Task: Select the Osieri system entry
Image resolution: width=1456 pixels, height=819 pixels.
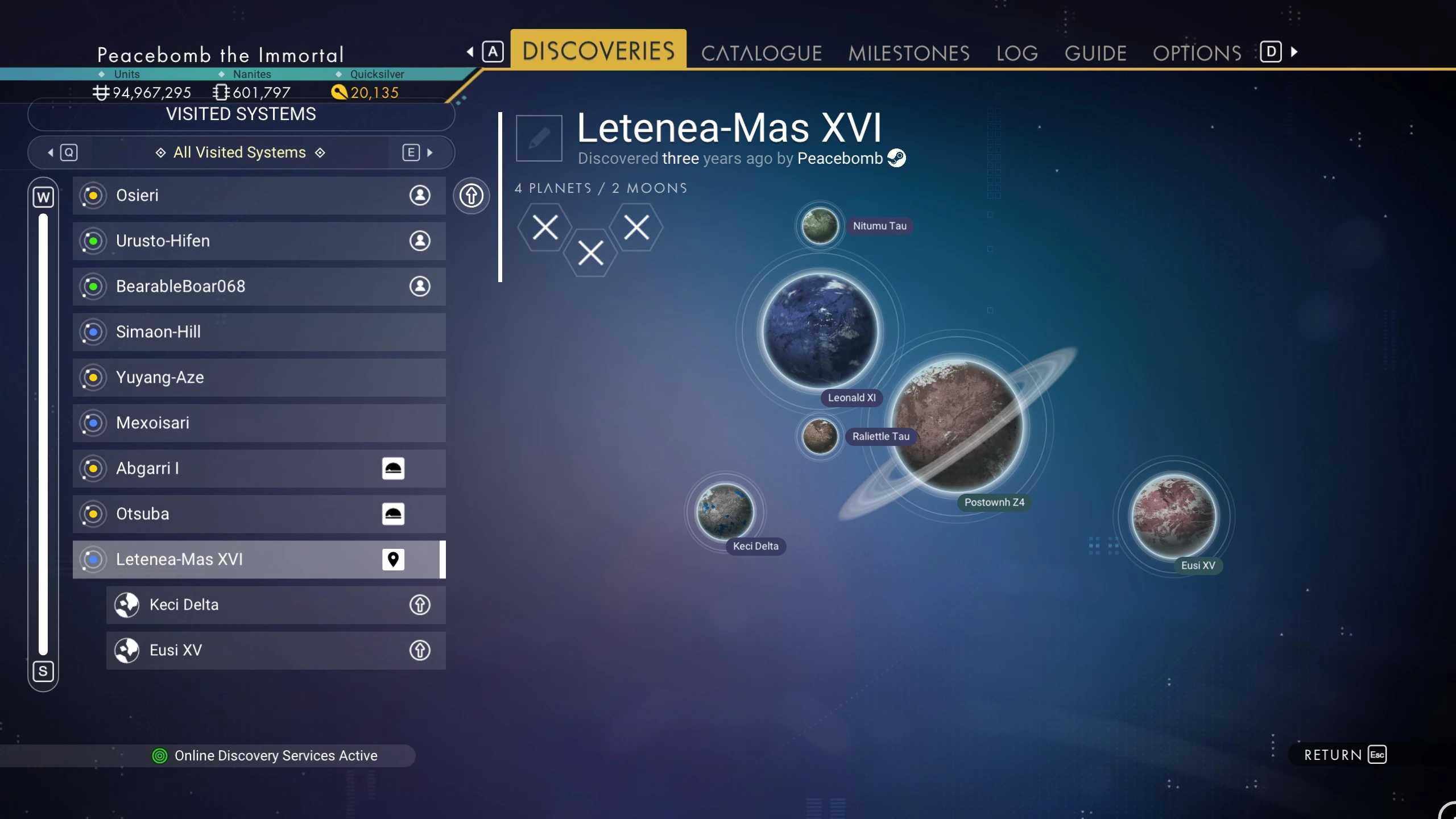Action: click(259, 195)
